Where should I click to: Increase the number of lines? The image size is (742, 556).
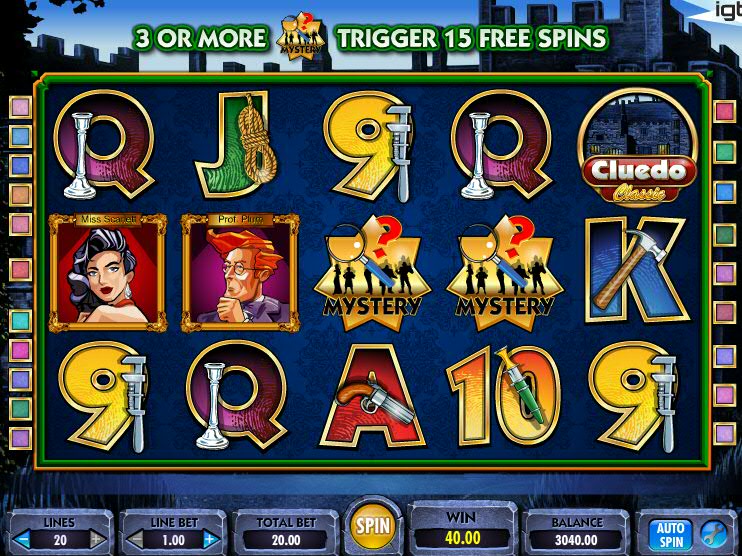[98, 540]
